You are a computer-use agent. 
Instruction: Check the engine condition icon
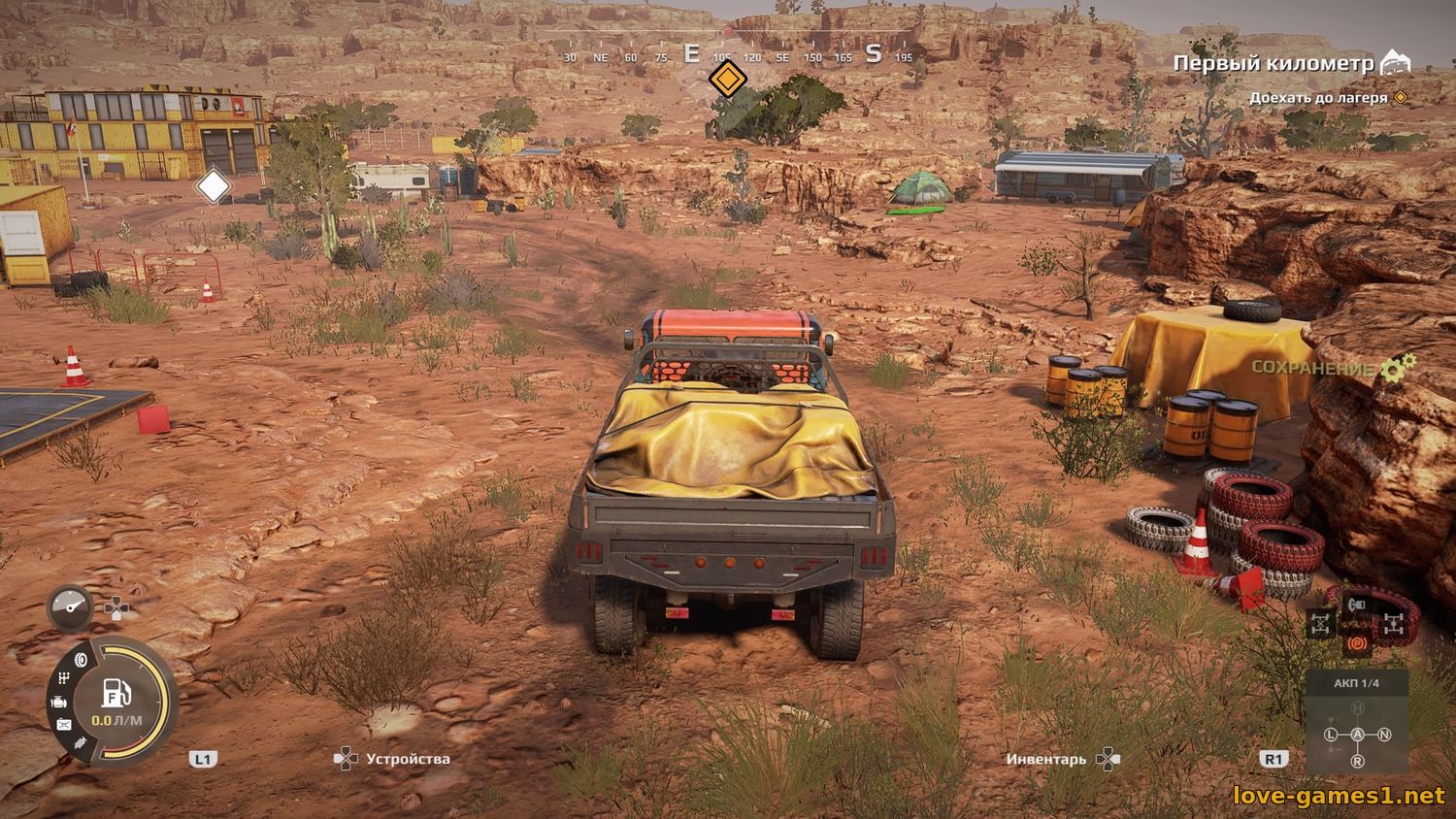click(x=60, y=701)
